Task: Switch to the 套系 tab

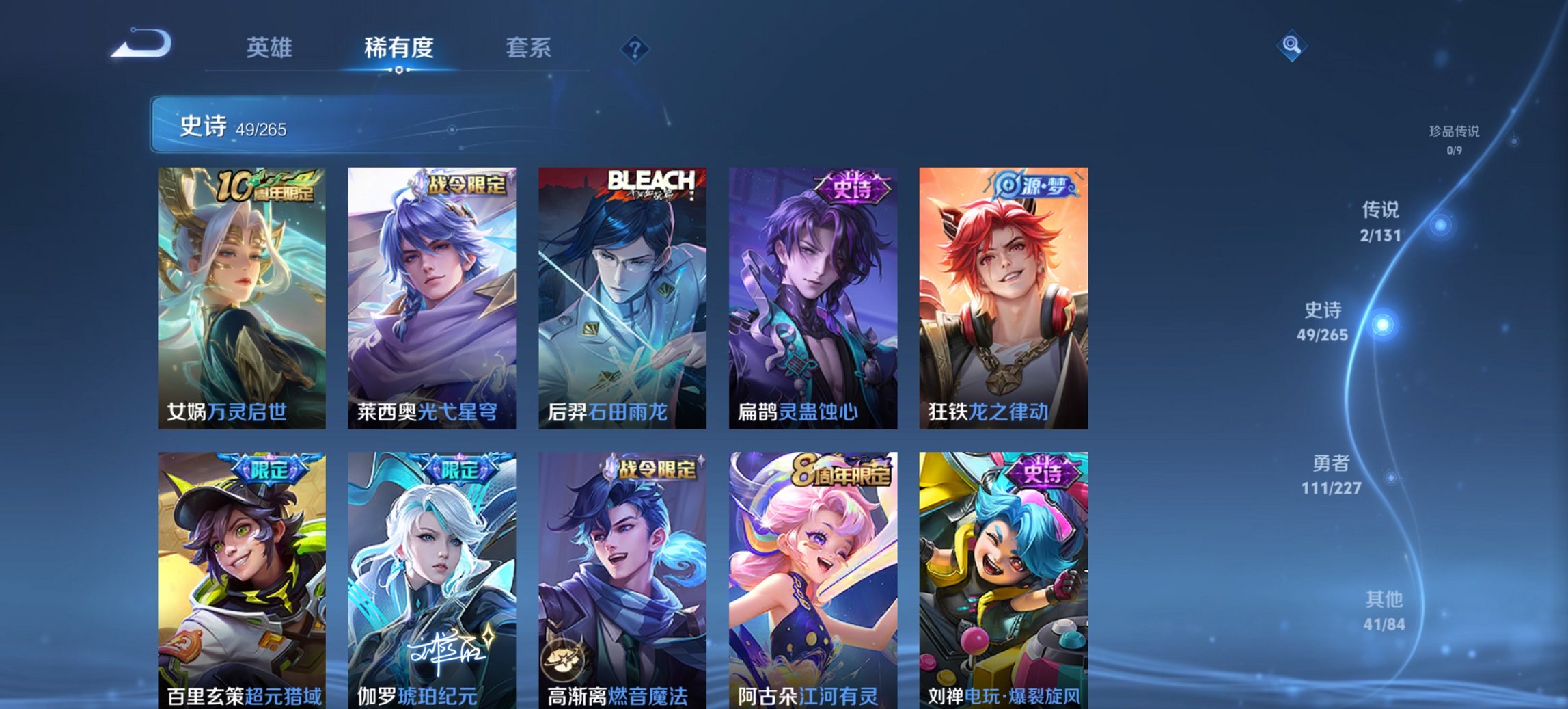Action: [x=528, y=48]
